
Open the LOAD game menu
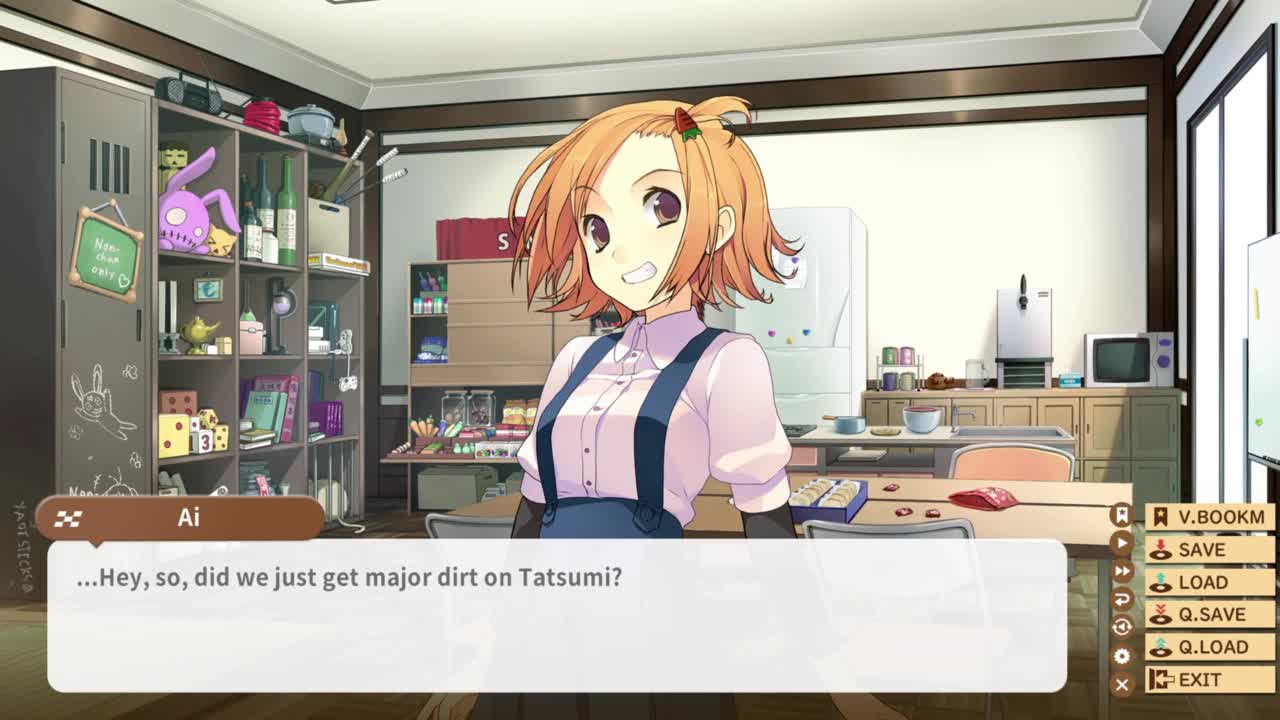click(x=1209, y=582)
